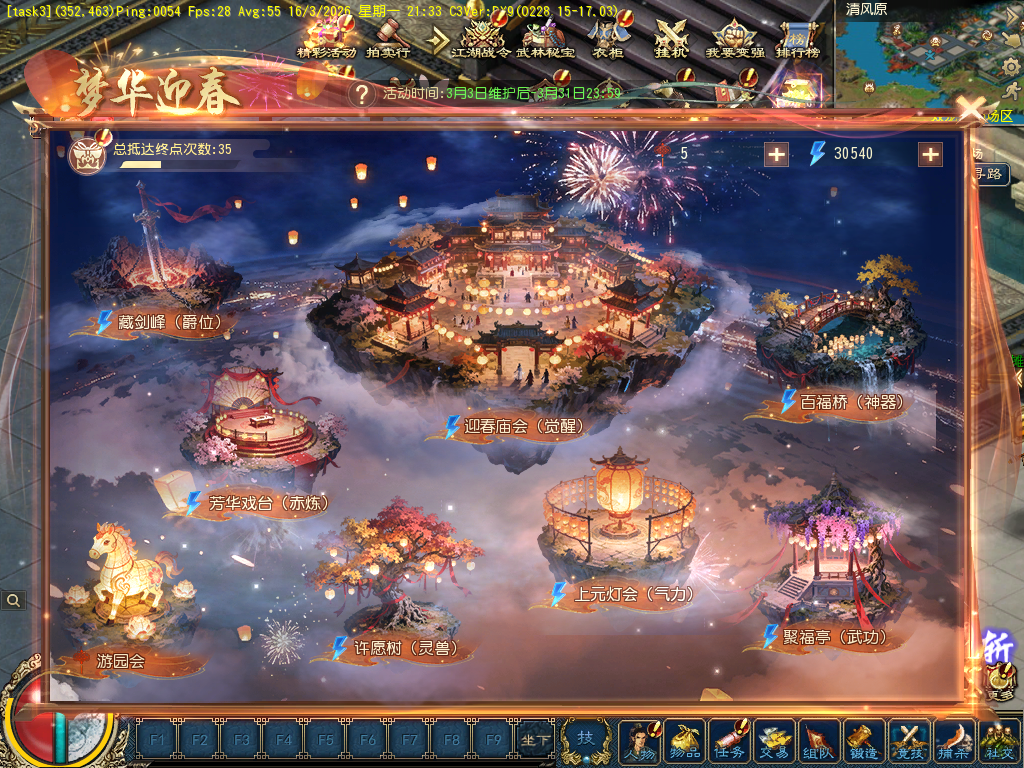Close the 梦华迎春 event window
Image resolution: width=1024 pixels, height=768 pixels.
tap(969, 109)
